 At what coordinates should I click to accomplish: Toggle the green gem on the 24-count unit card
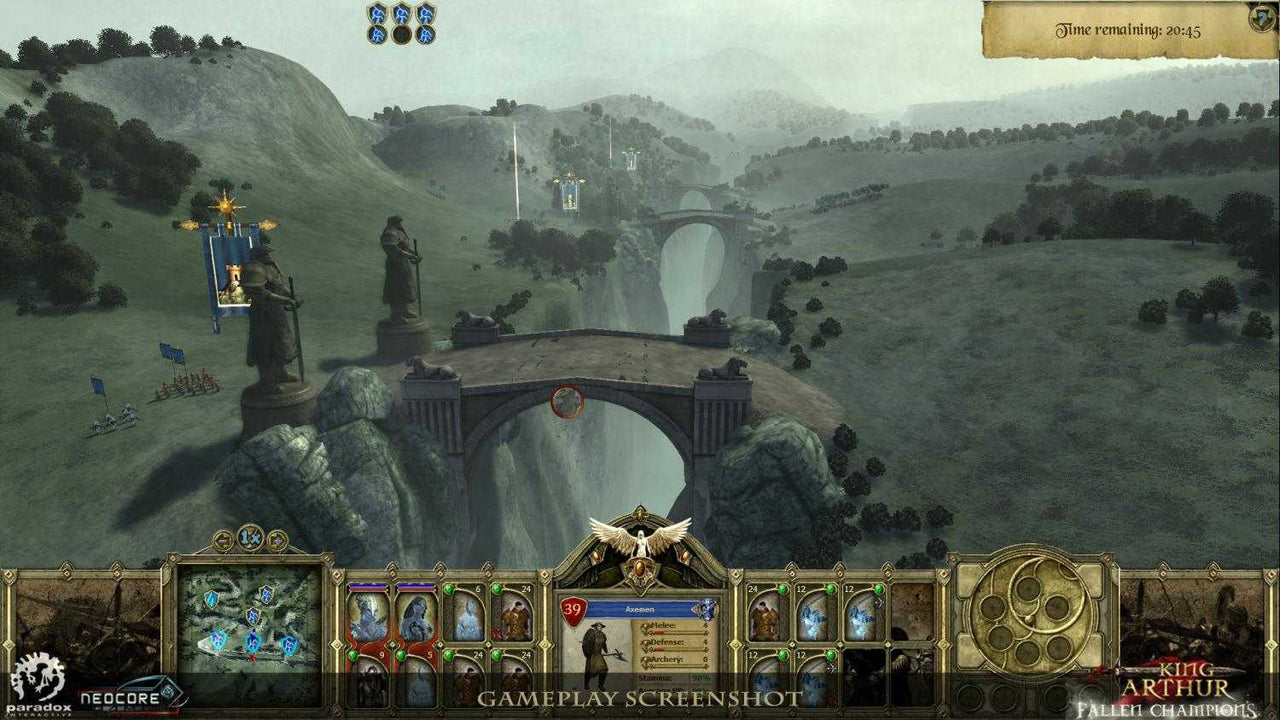click(497, 589)
